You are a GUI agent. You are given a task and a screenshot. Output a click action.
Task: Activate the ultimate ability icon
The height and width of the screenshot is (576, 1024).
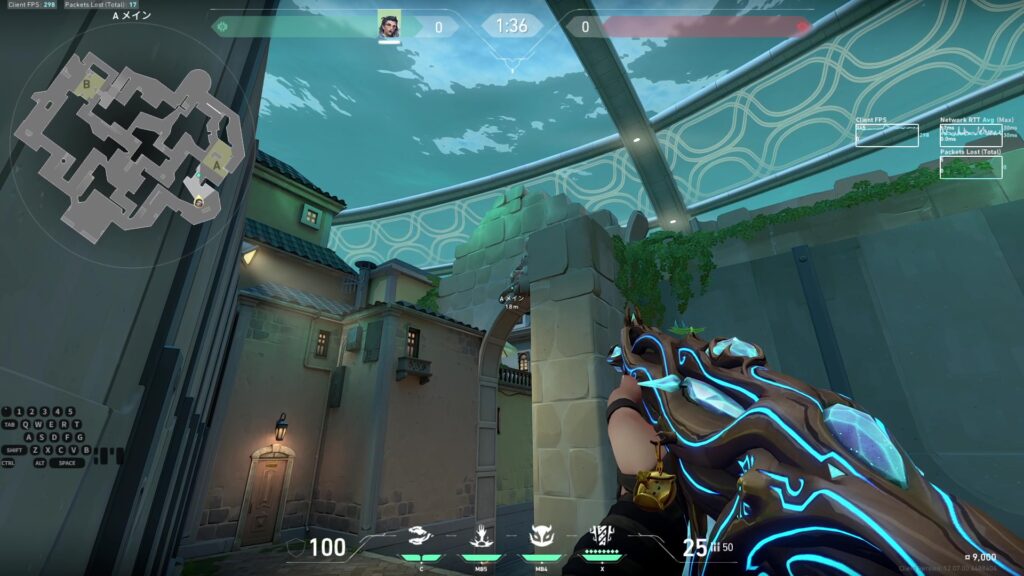(x=602, y=536)
